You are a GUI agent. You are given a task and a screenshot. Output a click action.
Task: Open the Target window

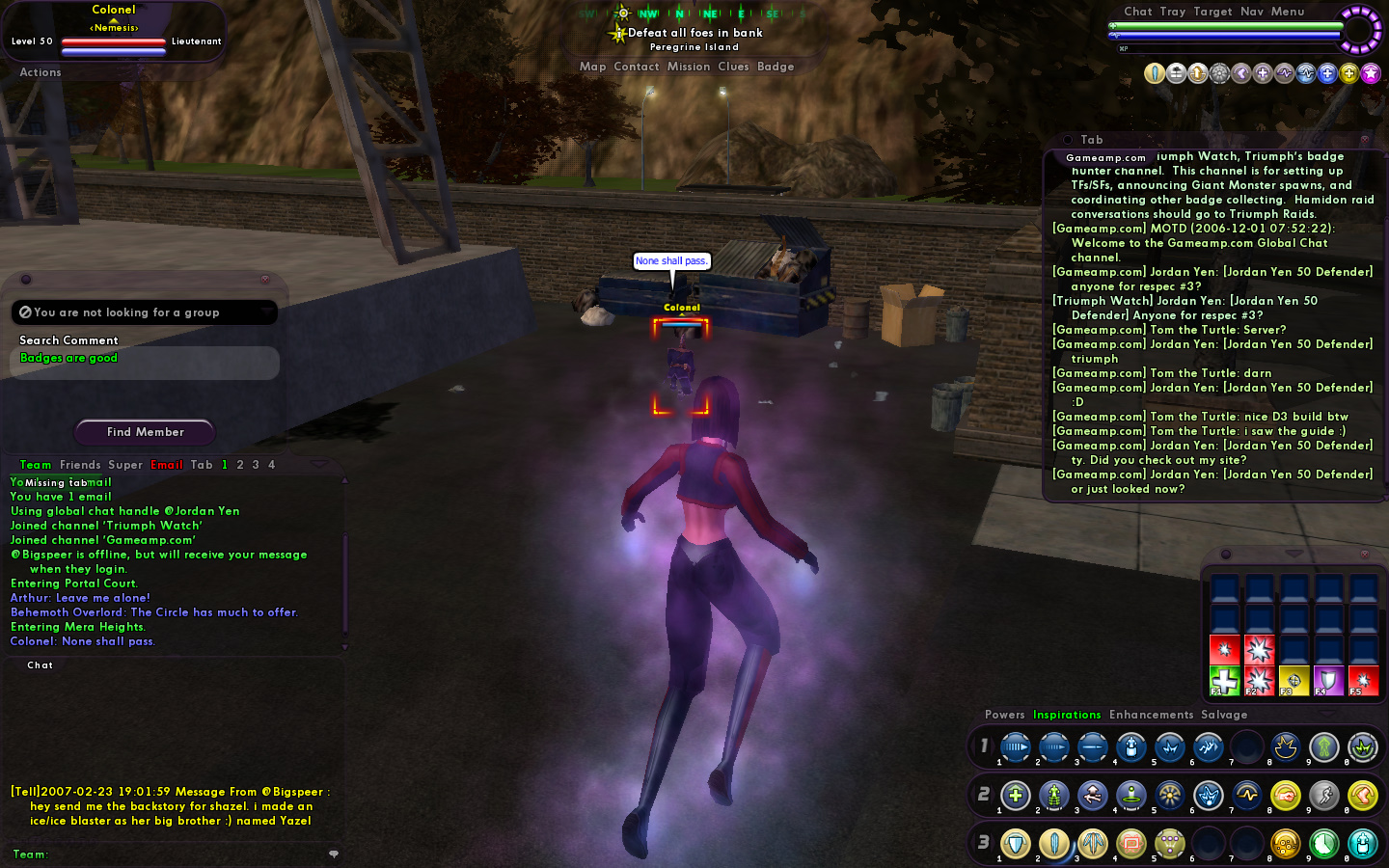tap(1212, 12)
